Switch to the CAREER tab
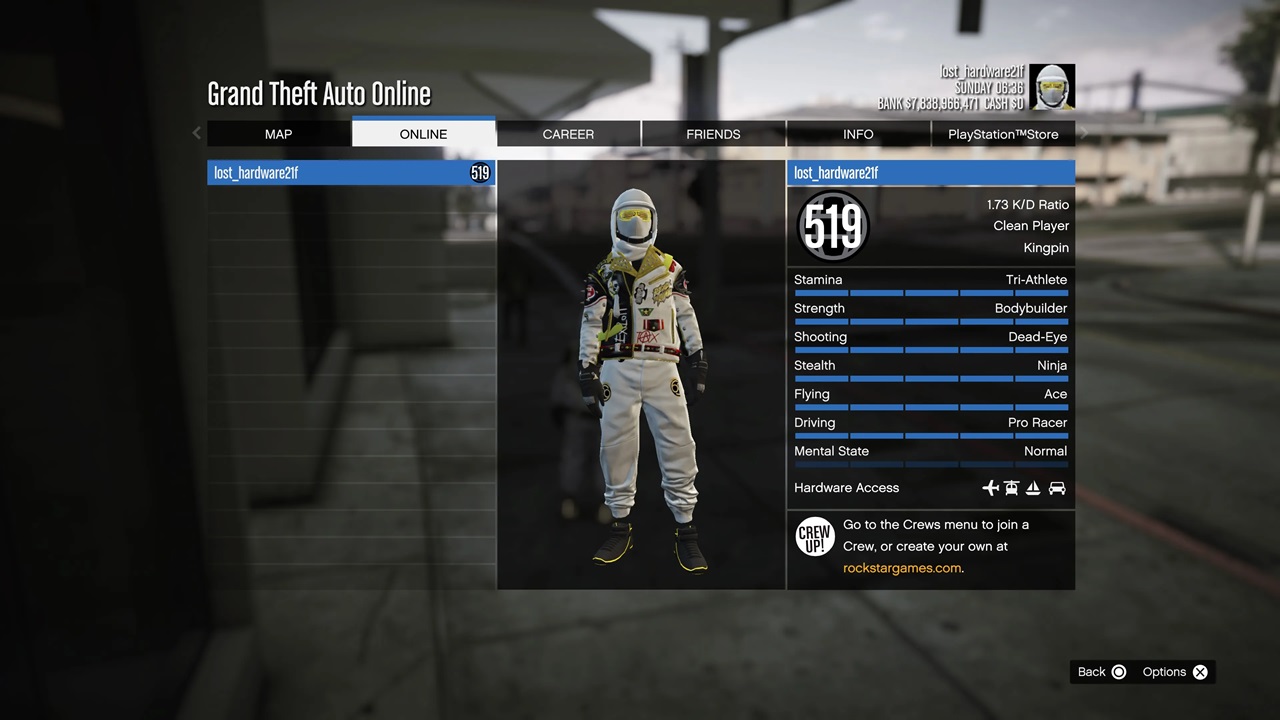 pyautogui.click(x=568, y=134)
